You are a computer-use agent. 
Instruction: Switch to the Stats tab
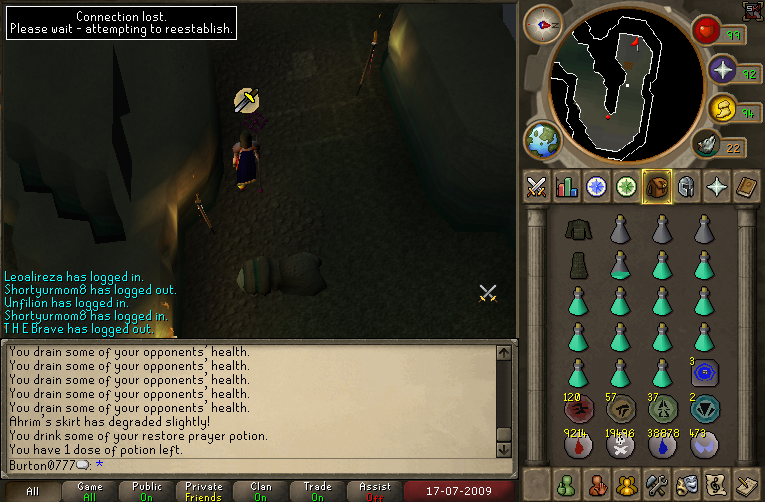tap(566, 187)
